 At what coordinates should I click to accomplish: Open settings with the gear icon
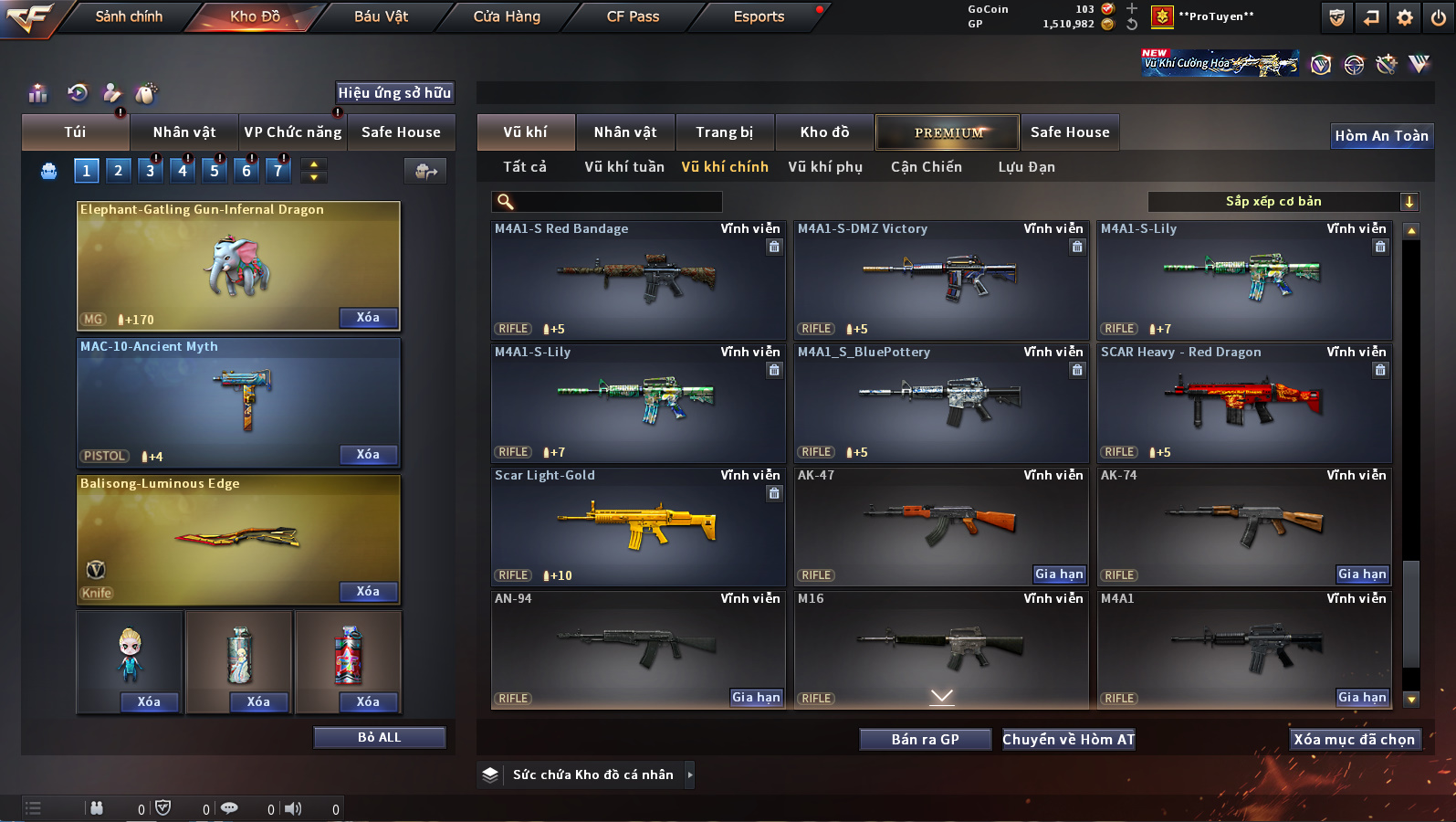[1405, 17]
